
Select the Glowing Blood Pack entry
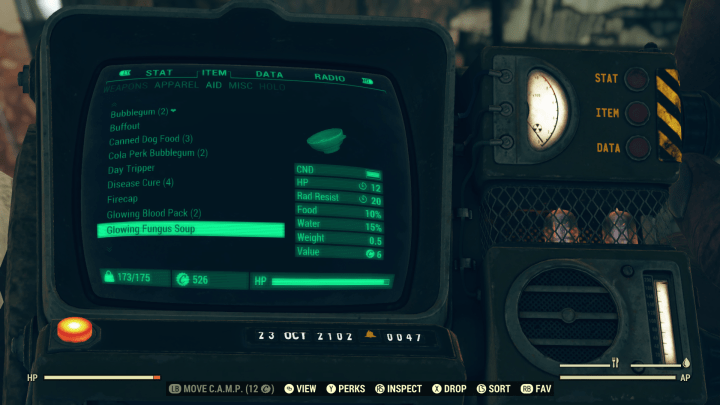(155, 214)
